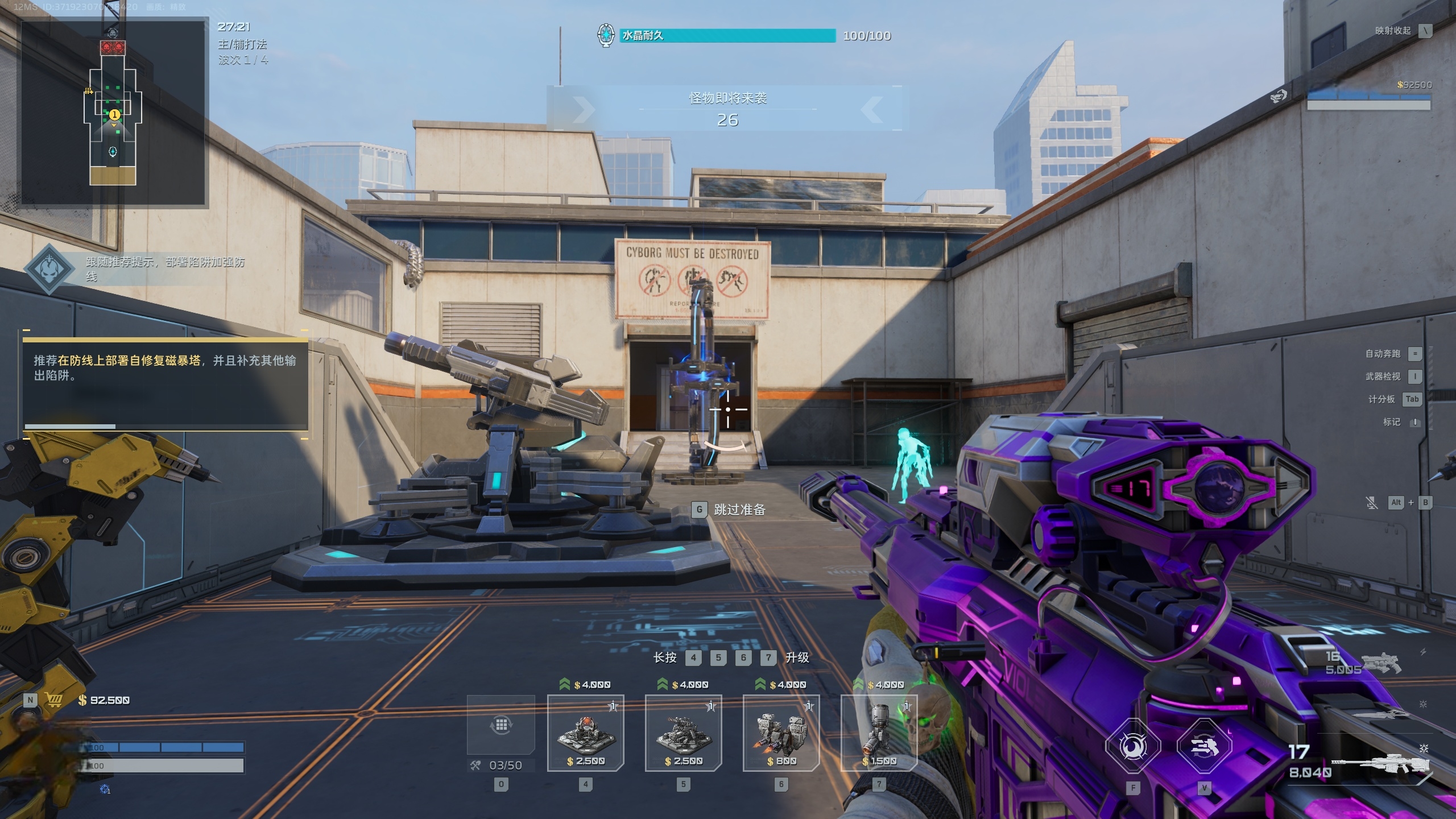1456x819 pixels.
Task: Open the trap grid swap slot
Action: pyautogui.click(x=501, y=725)
